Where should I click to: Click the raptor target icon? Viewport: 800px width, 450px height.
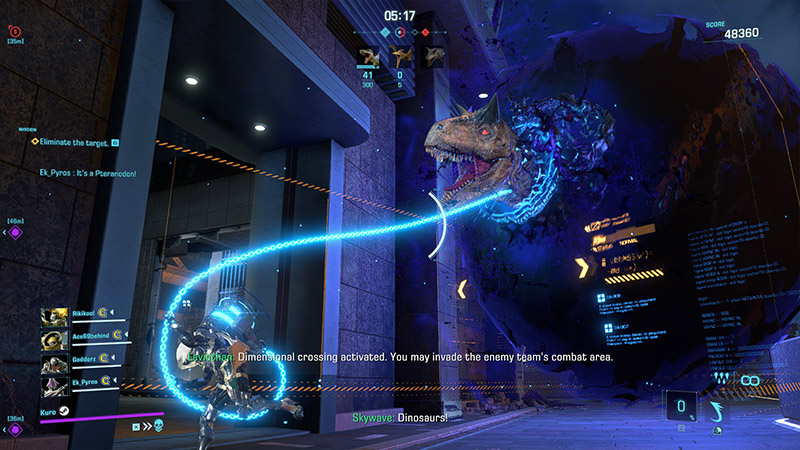click(x=369, y=56)
